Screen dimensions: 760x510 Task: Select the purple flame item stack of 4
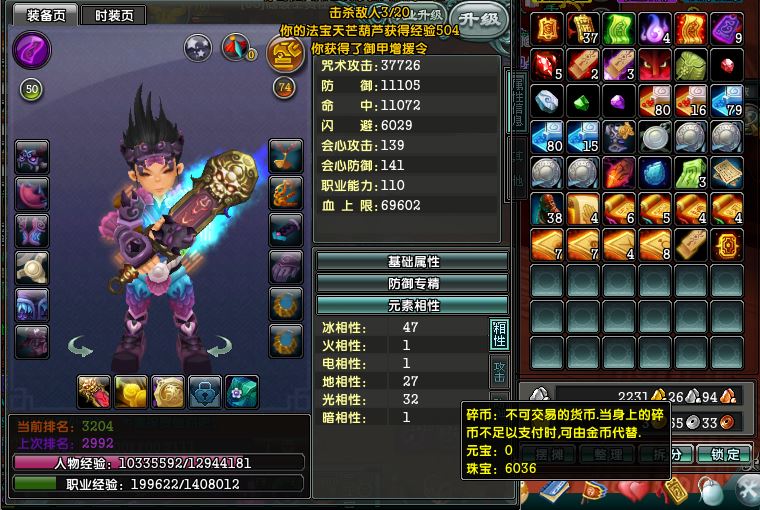pyautogui.click(x=653, y=29)
